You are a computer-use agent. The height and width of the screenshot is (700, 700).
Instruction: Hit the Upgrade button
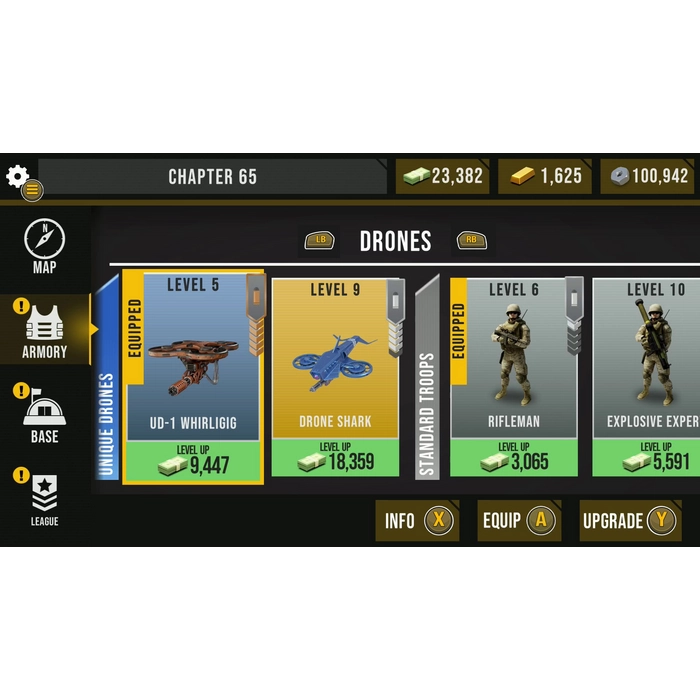630,520
